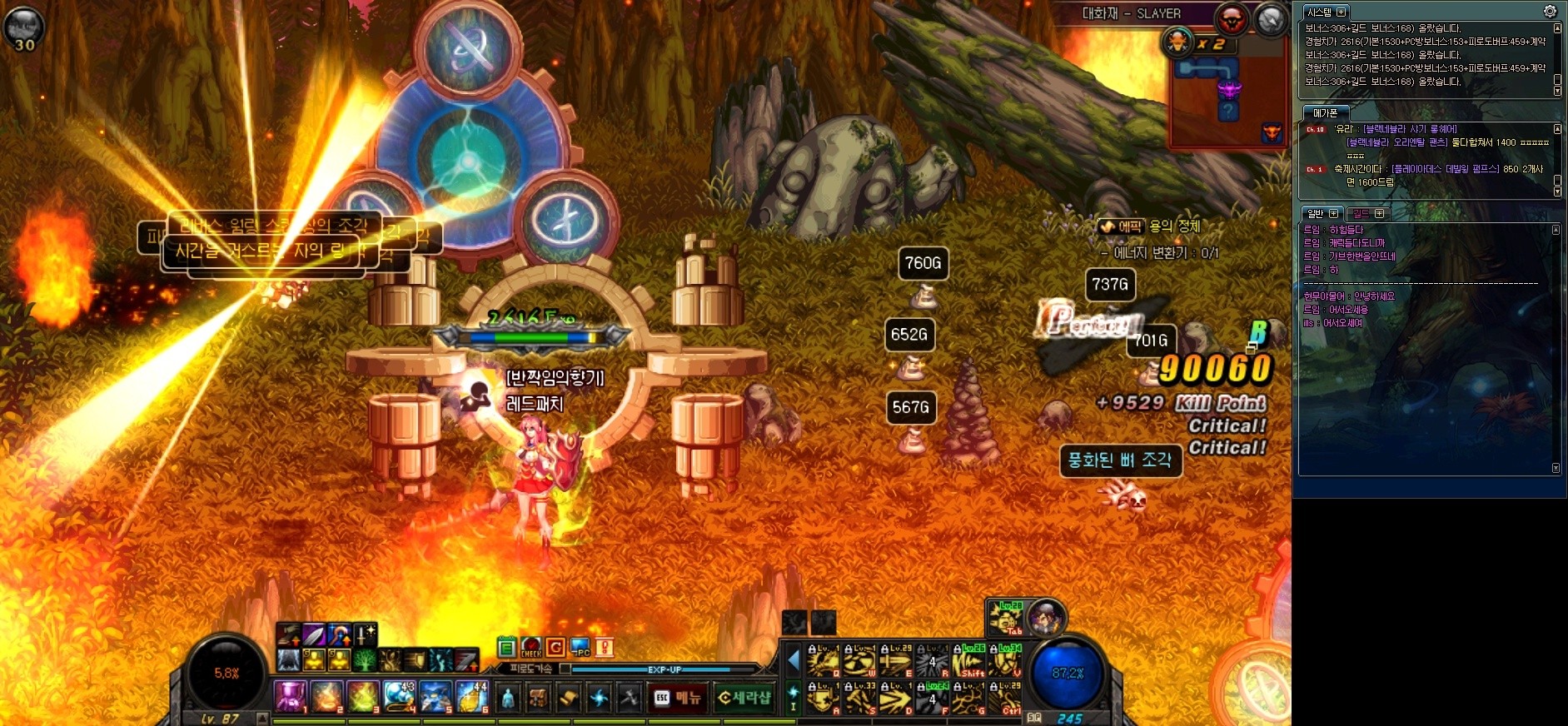Open the crossed hammers icon
The height and width of the screenshot is (726, 1568).
(x=628, y=699)
